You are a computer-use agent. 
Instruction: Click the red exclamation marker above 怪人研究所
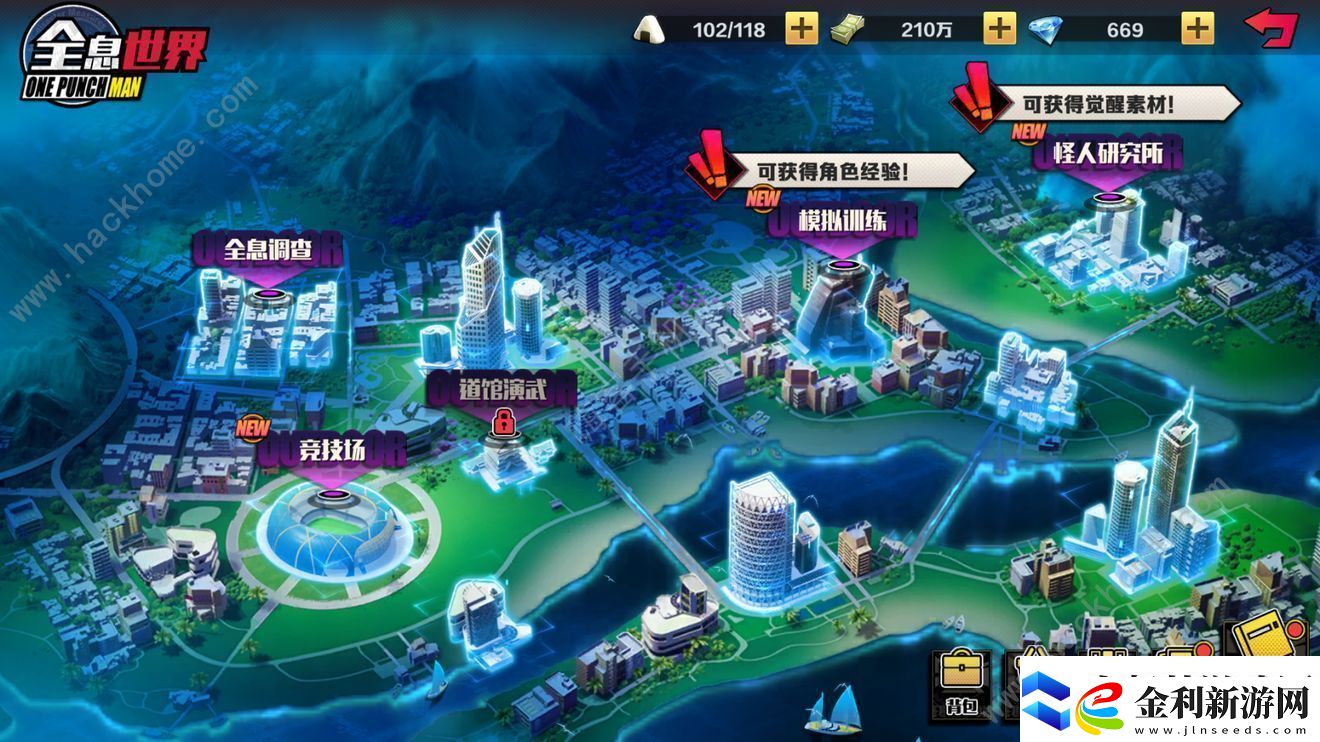[x=981, y=96]
